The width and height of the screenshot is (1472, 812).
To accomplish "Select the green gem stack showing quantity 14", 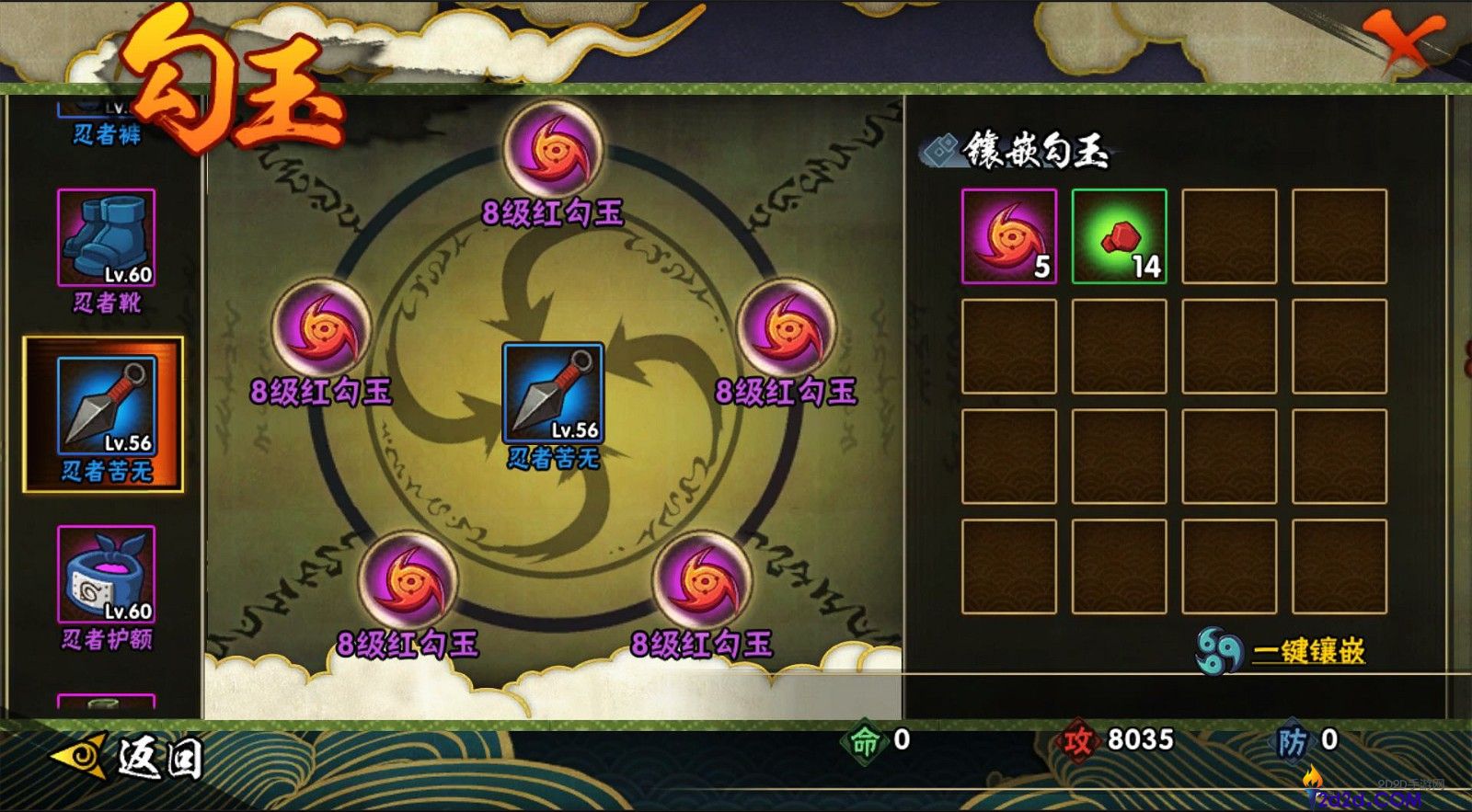I will (x=1118, y=236).
